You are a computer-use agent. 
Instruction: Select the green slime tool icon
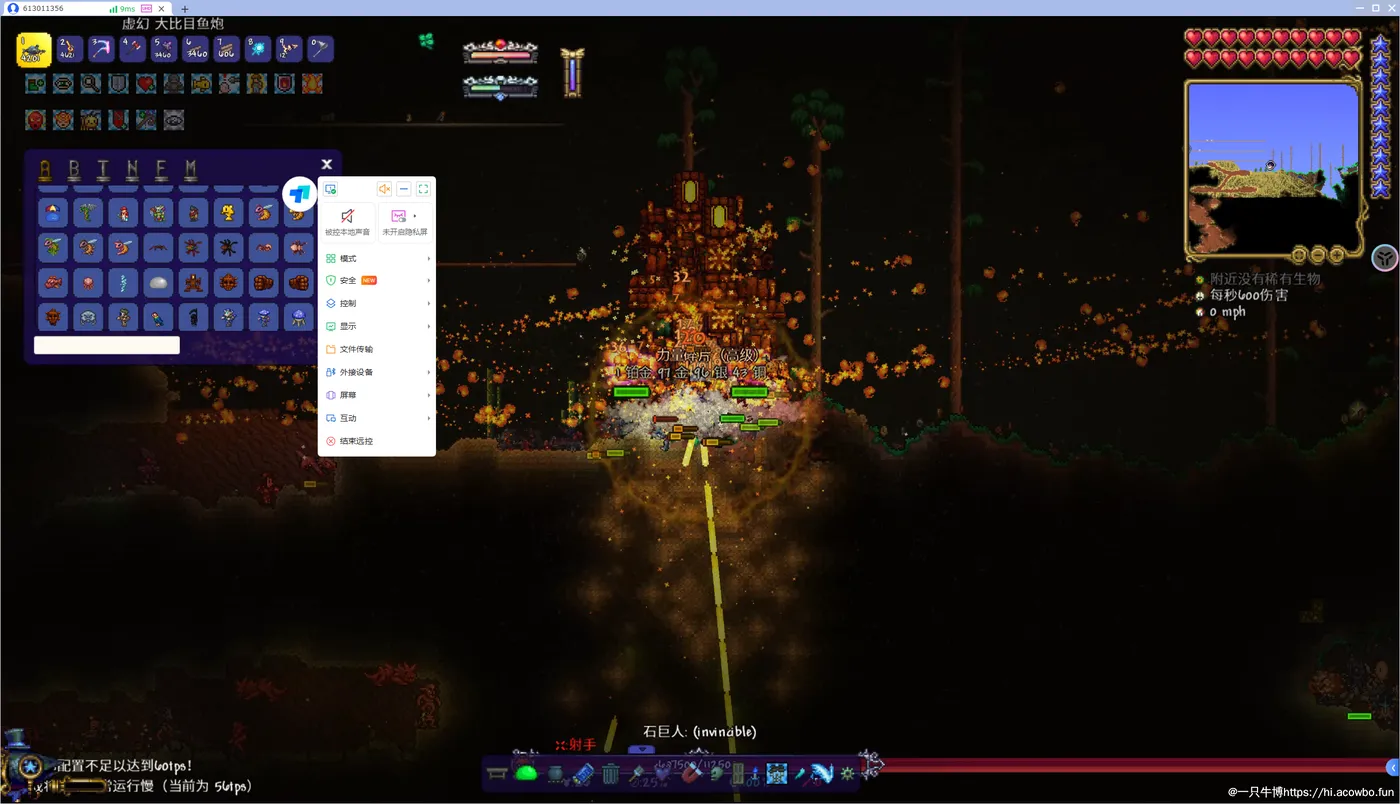pyautogui.click(x=526, y=772)
